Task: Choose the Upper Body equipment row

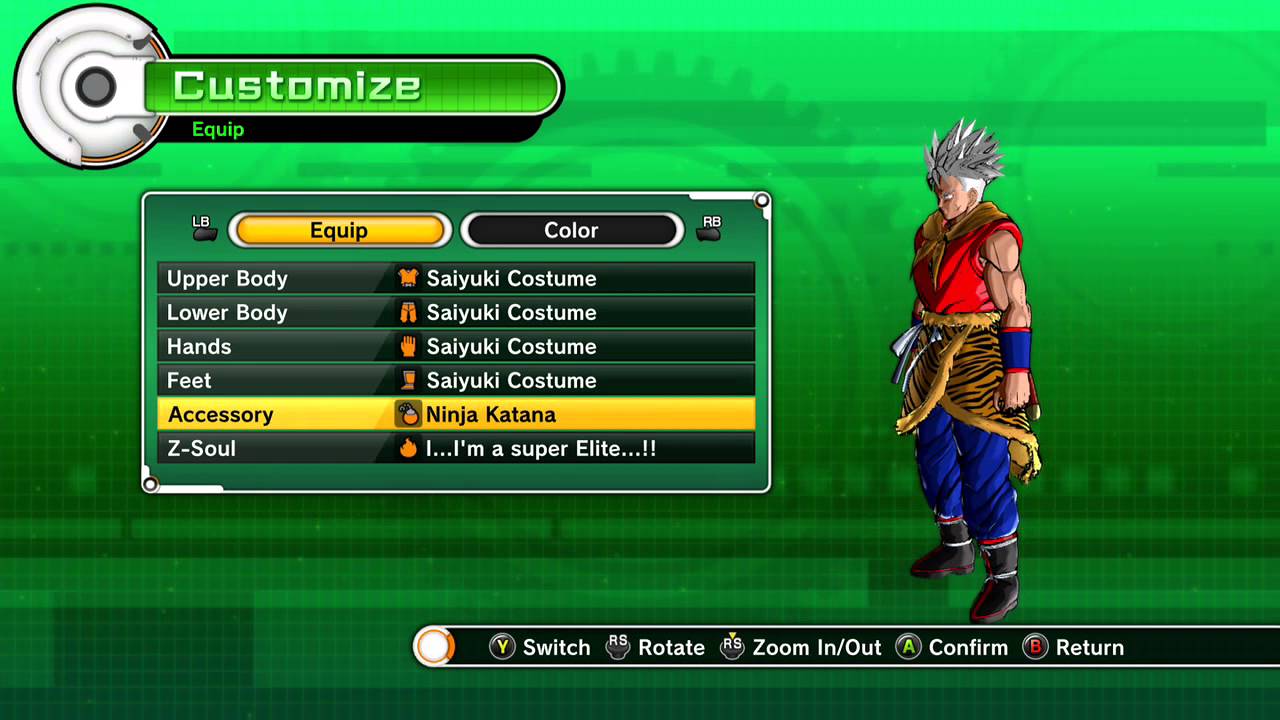Action: point(456,278)
